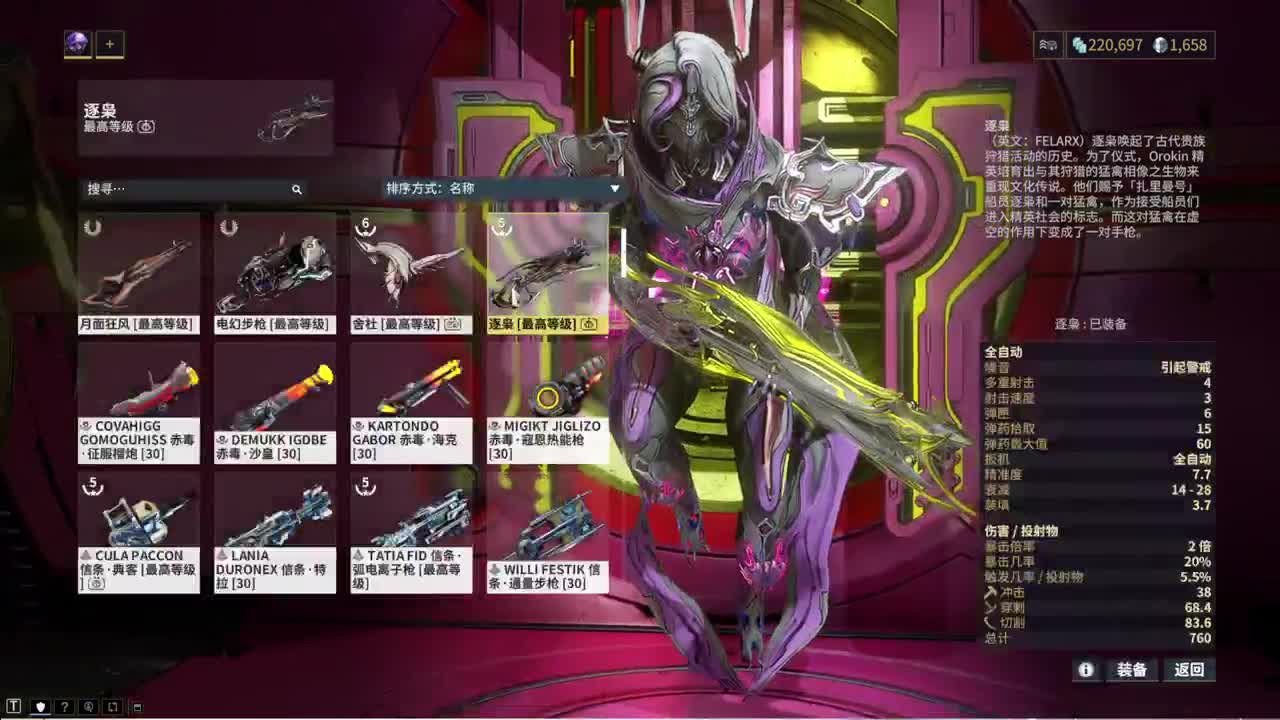
Task: Click the magnifier icon in the bottom toolbar
Action: [x=89, y=707]
